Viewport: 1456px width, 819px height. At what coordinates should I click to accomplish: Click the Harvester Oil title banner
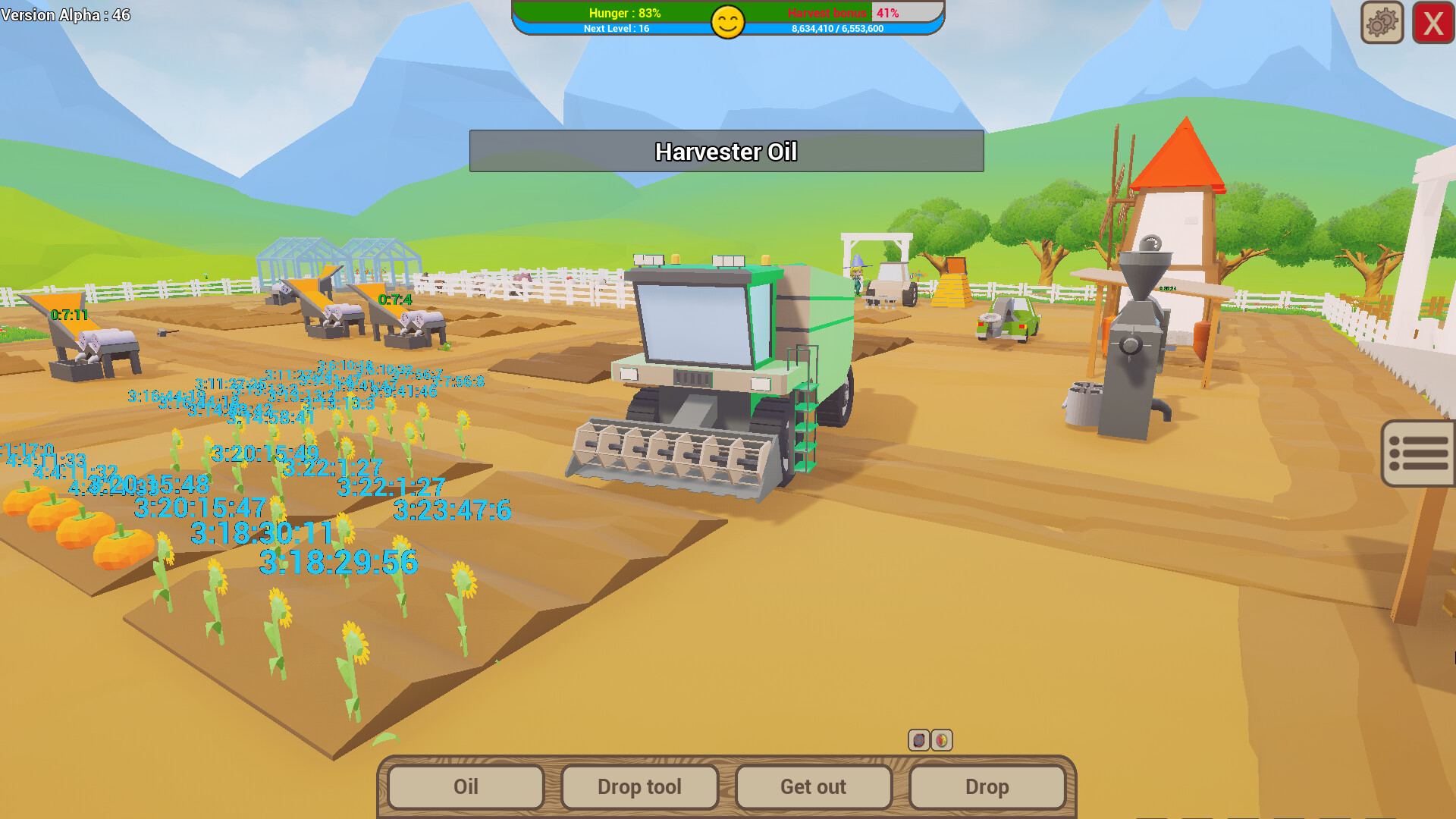coord(726,152)
